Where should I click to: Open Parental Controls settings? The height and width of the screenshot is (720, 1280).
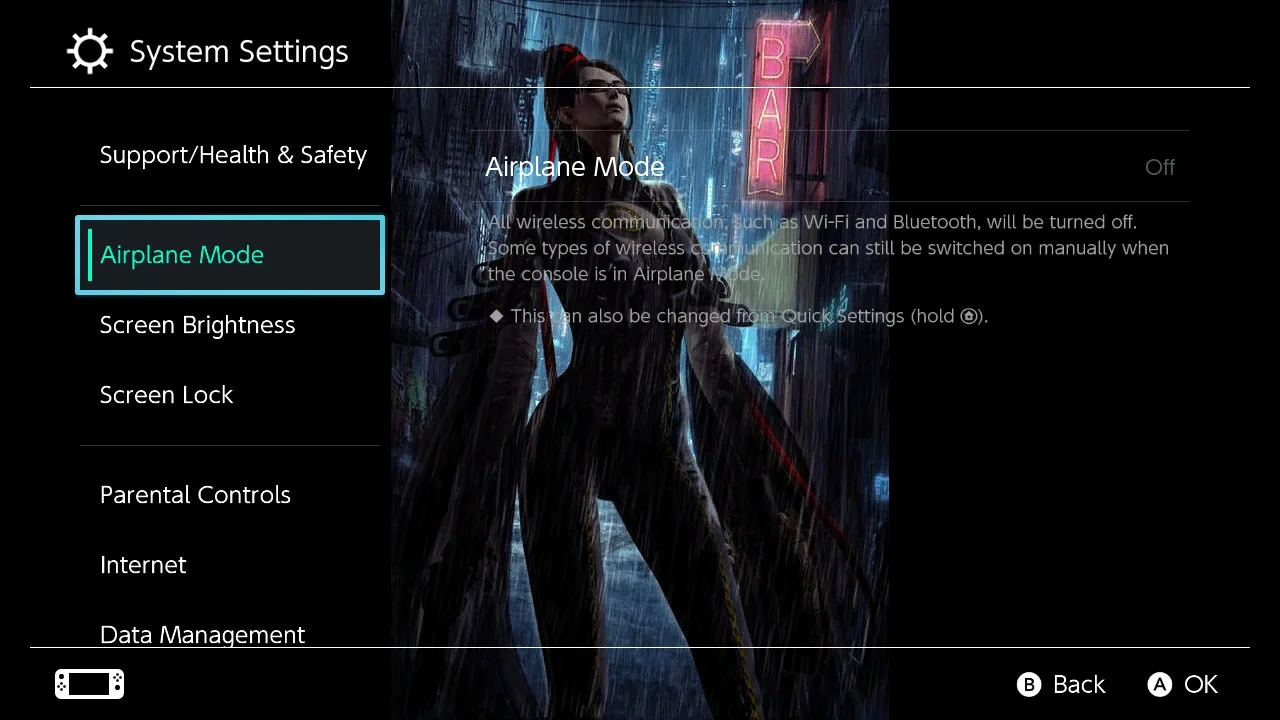195,494
